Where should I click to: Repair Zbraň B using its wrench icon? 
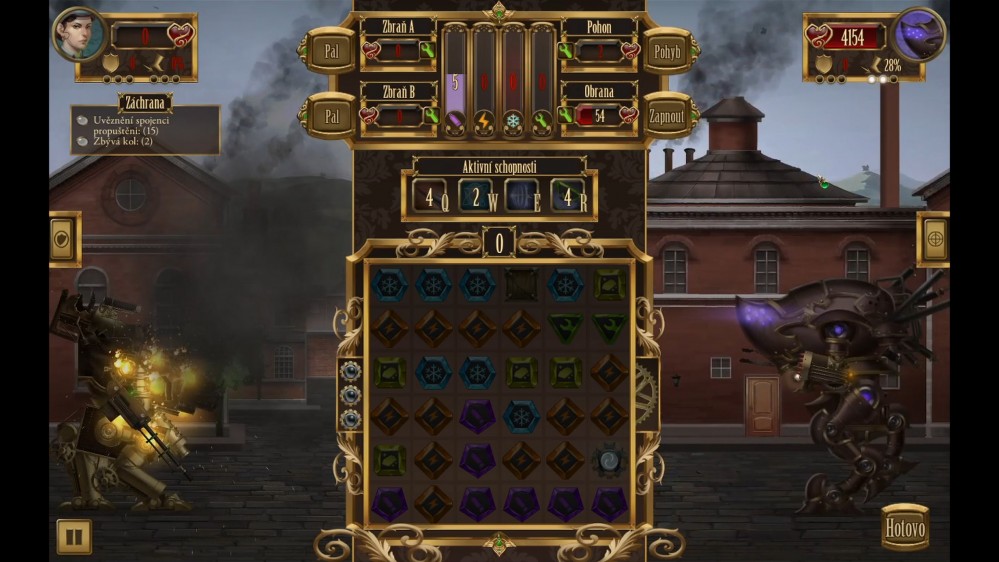[430, 116]
